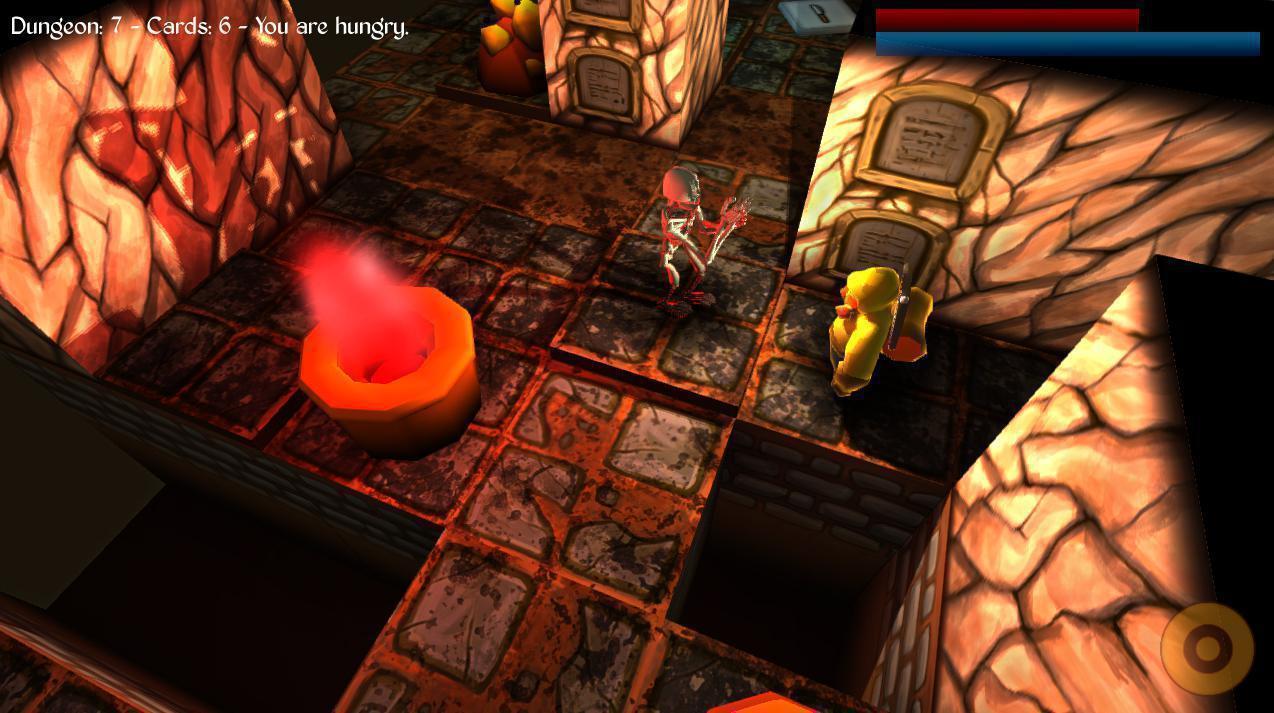Tap the round golden ring button
The height and width of the screenshot is (713, 1274).
pyautogui.click(x=1207, y=649)
